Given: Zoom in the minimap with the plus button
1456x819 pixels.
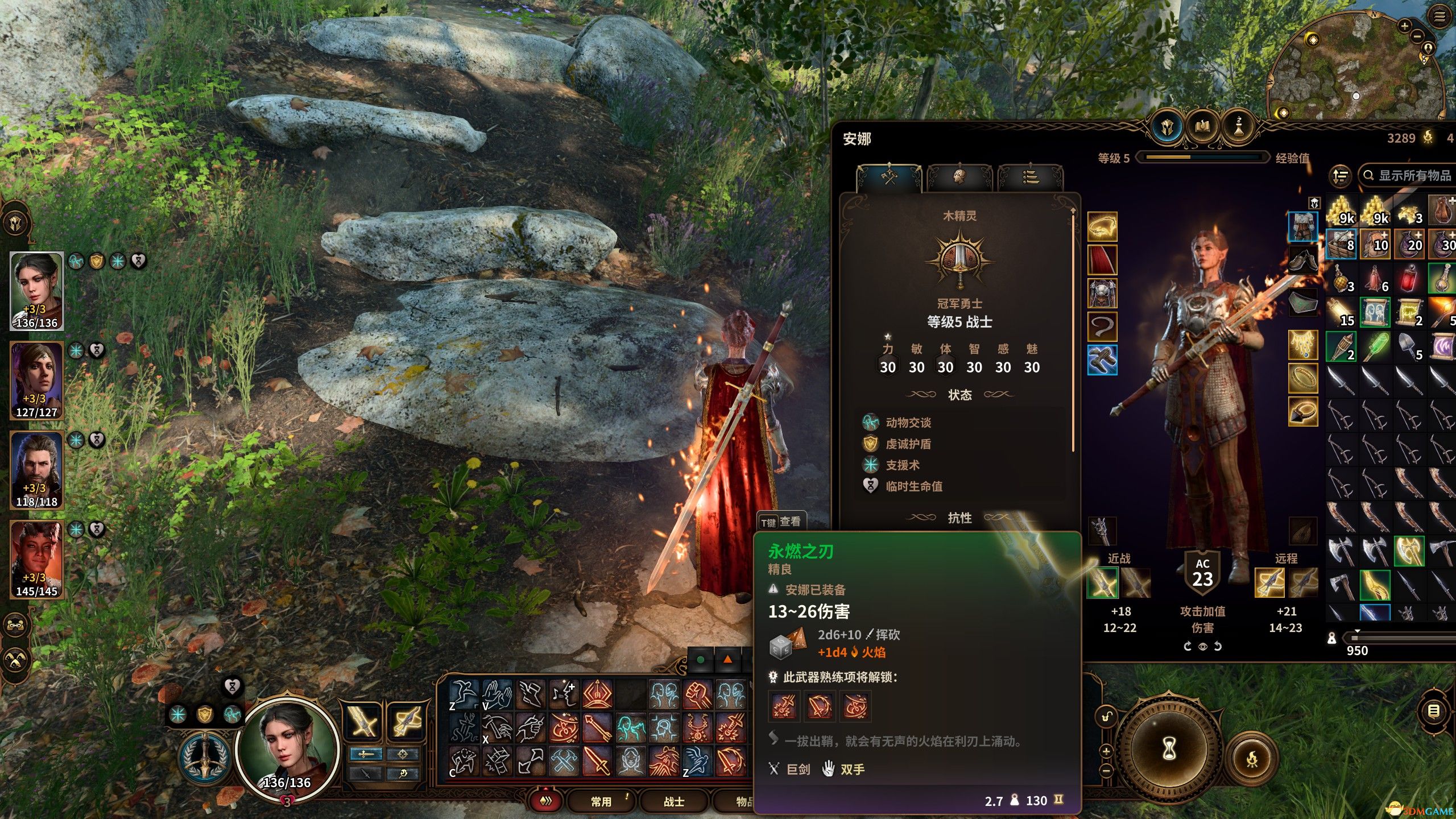Looking at the screenshot, I should (x=1404, y=26).
